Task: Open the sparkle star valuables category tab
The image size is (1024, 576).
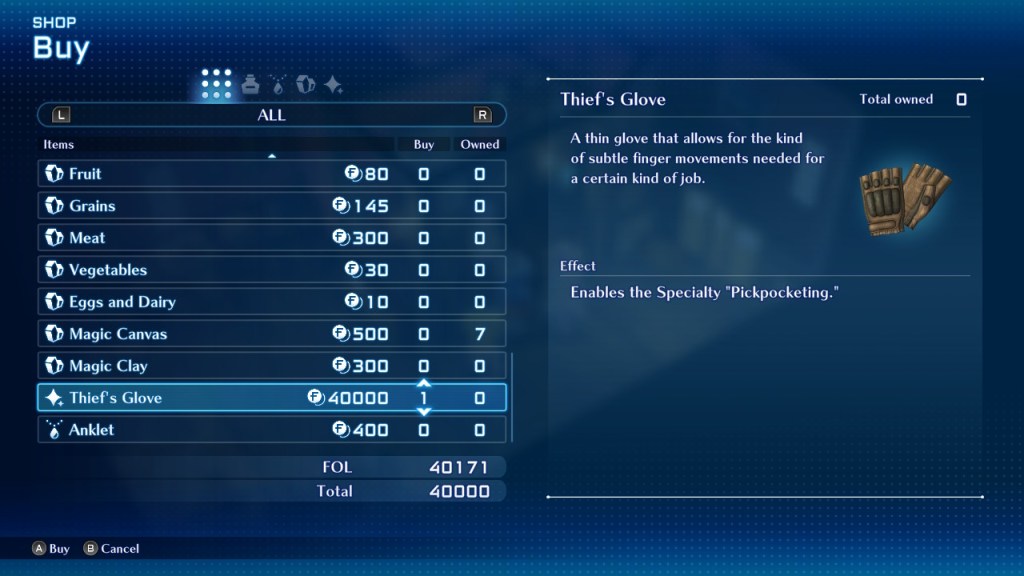Action: [334, 85]
